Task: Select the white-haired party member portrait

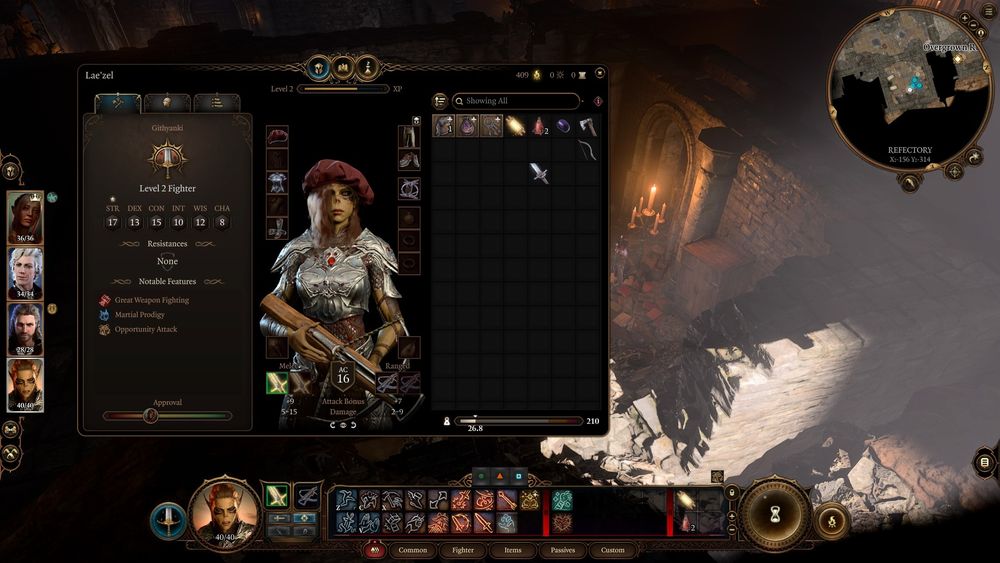Action: tap(25, 271)
